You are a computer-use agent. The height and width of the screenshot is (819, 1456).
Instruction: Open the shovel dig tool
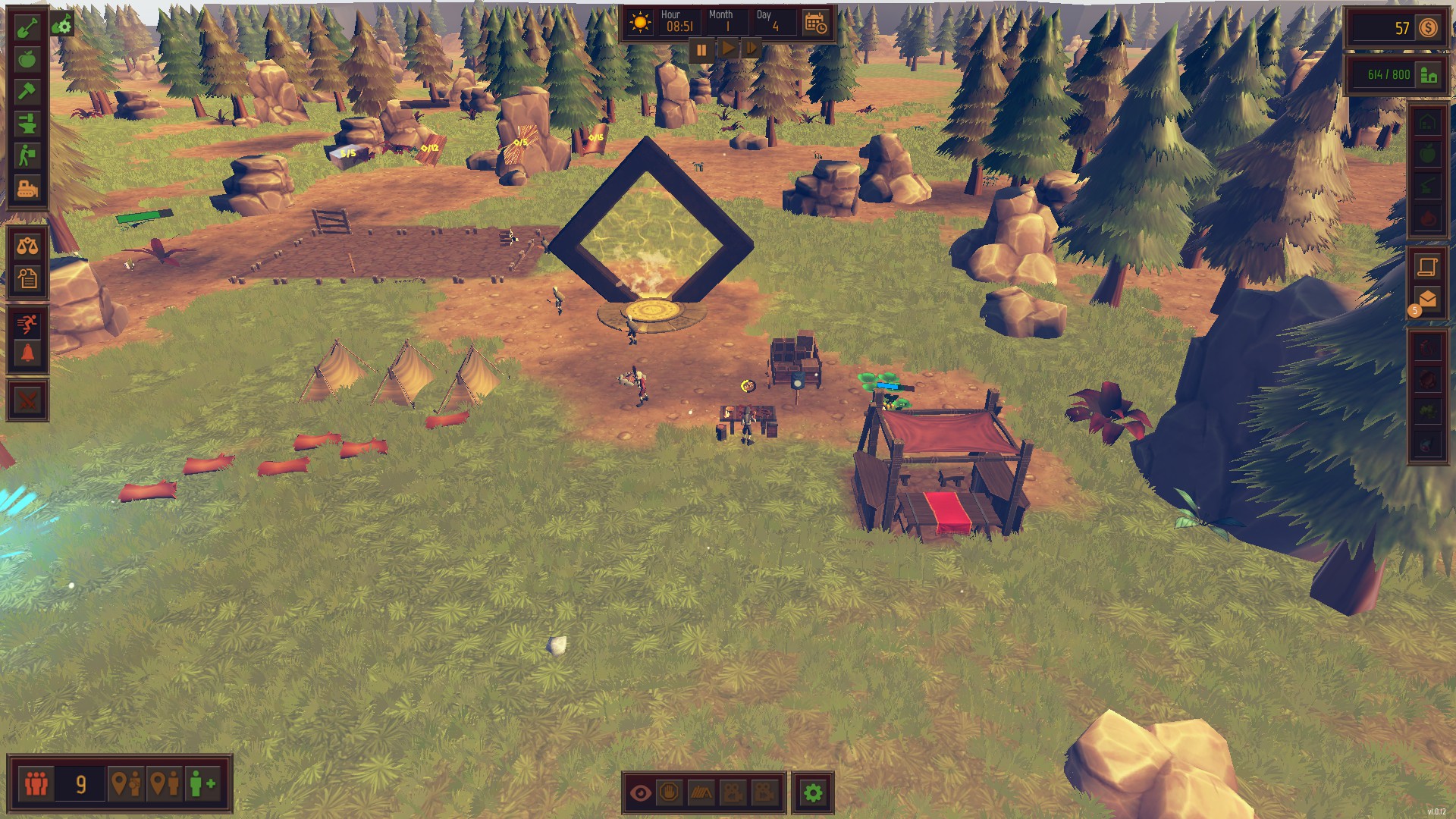pos(27,28)
